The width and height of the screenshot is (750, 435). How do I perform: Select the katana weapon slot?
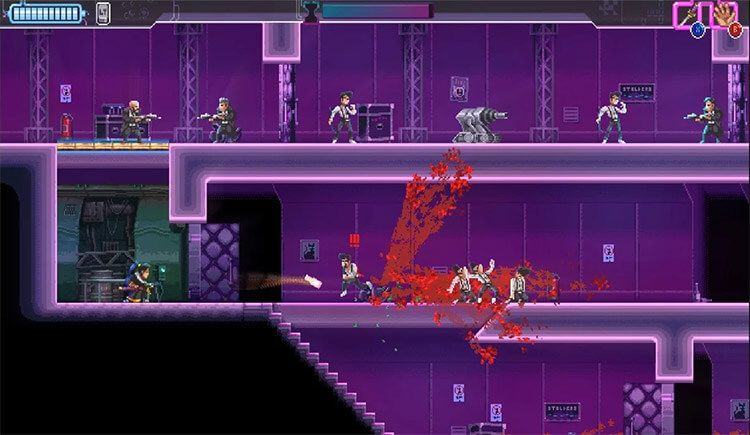(689, 14)
